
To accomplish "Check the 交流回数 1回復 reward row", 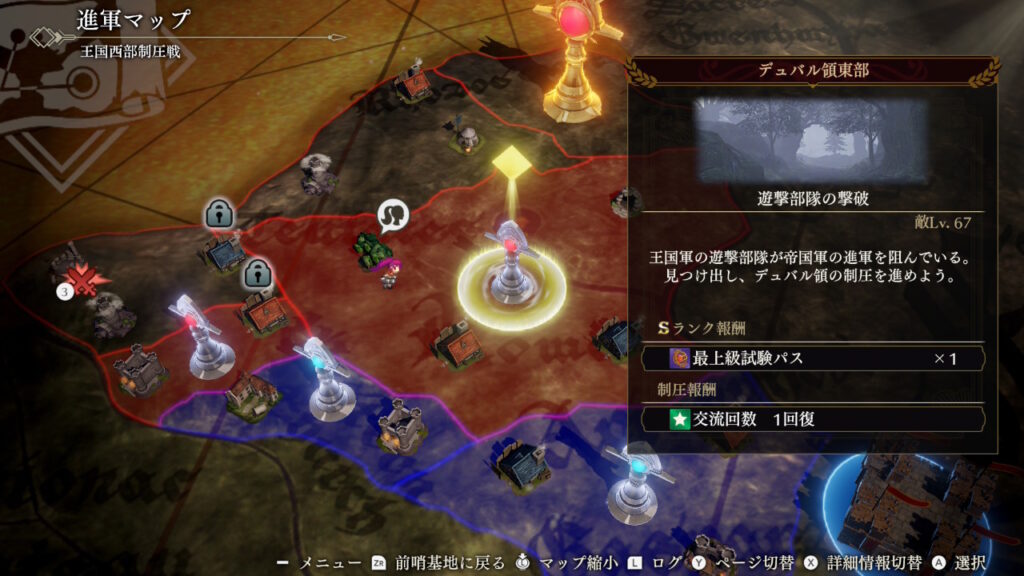I will click(812, 419).
